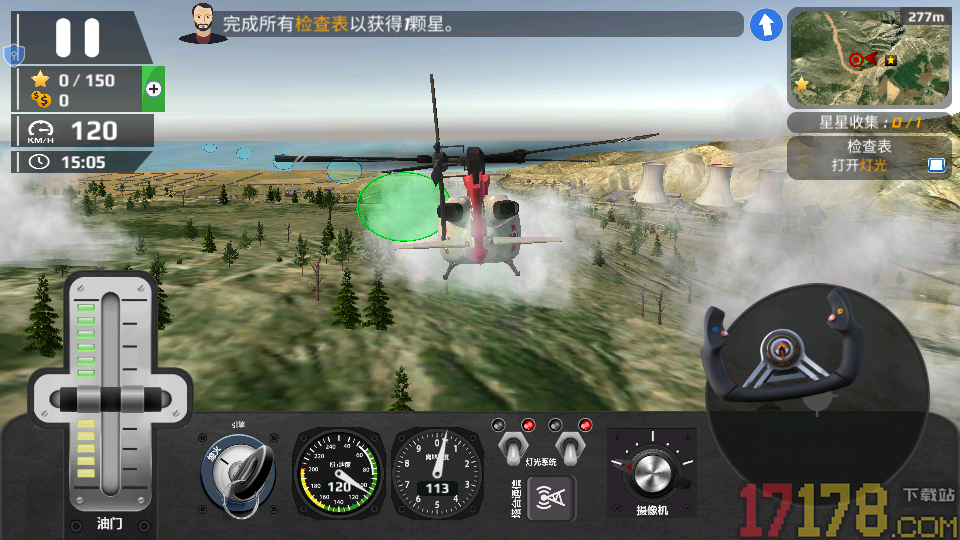Activate the radio tower communication button

(x=551, y=496)
